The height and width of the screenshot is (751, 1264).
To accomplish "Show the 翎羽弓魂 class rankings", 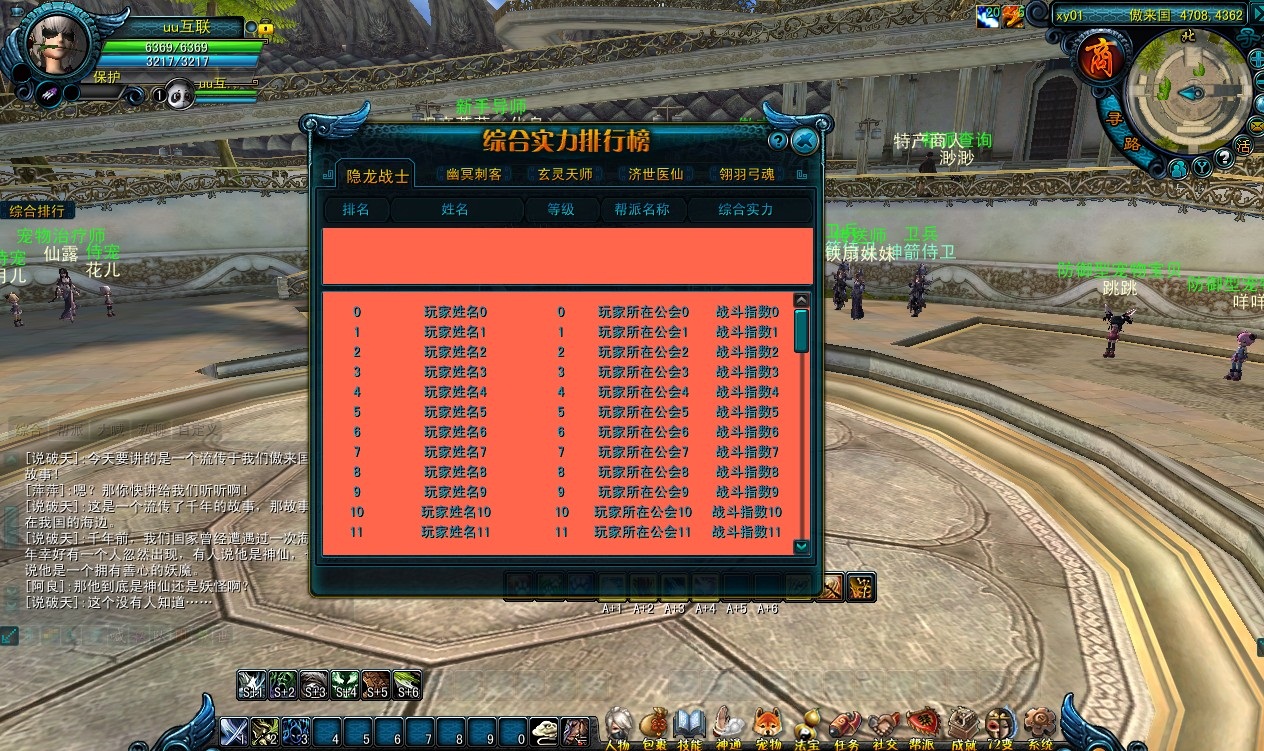I will [746, 174].
